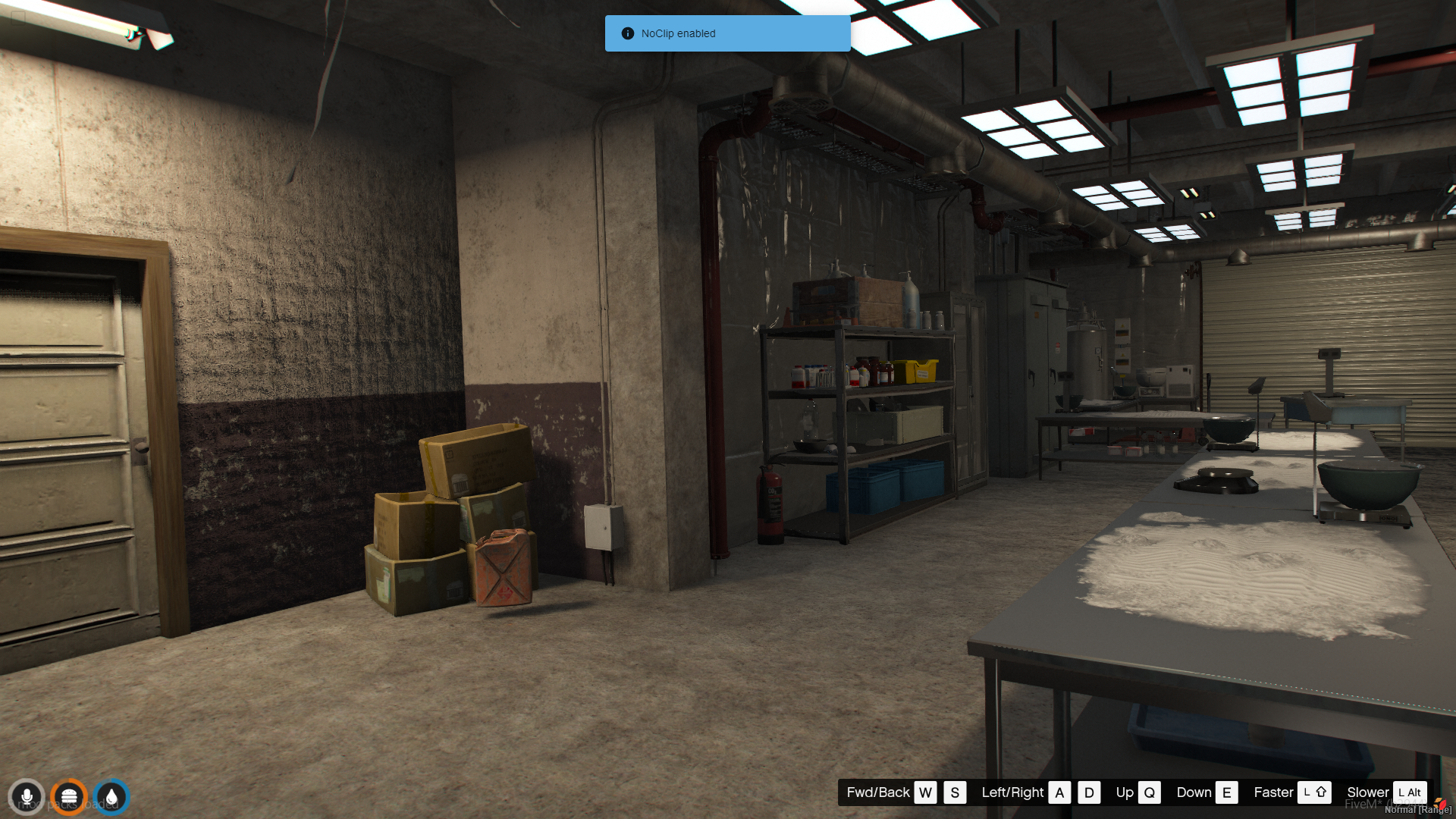Dismiss the NoClip enabled notification
The image size is (1456, 819).
[726, 33]
